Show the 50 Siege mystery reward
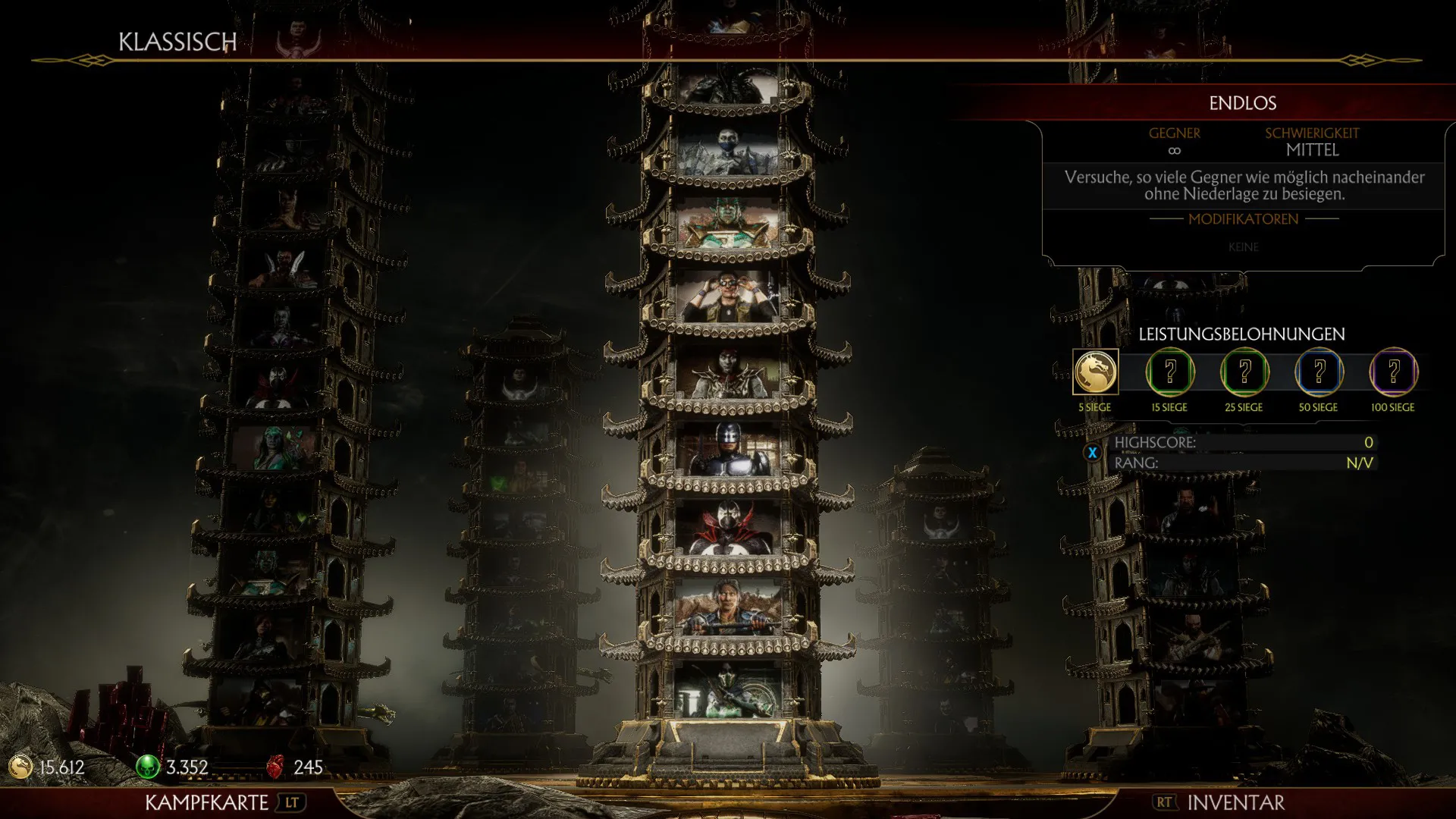1456x819 pixels. (1319, 372)
